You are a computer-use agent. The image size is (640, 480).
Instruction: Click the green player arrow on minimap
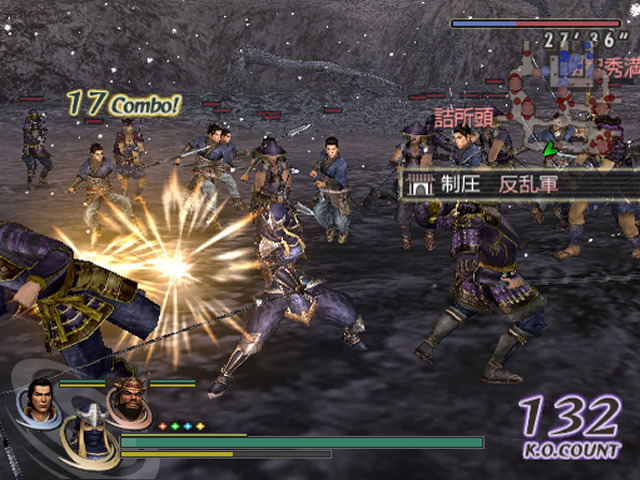(549, 151)
